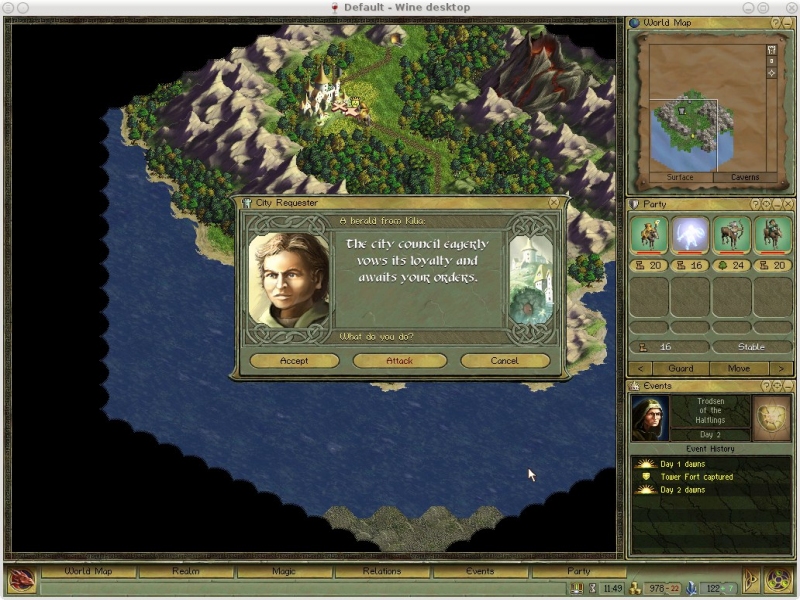
Task: Open the Party menu in bottom bar
Action: 578,571
